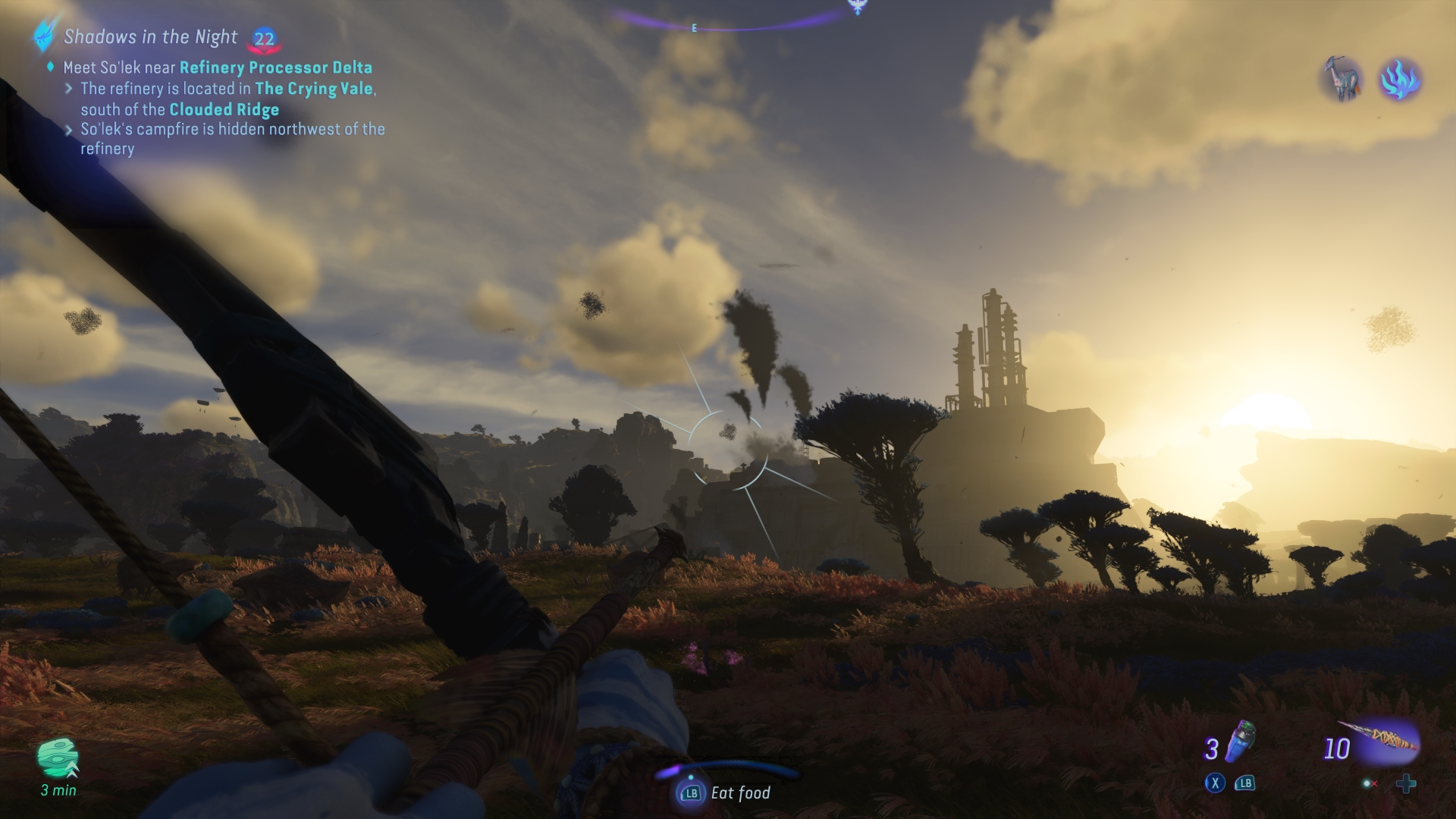Click the X button prompt near the canteen
1456x819 pixels.
(x=1216, y=783)
